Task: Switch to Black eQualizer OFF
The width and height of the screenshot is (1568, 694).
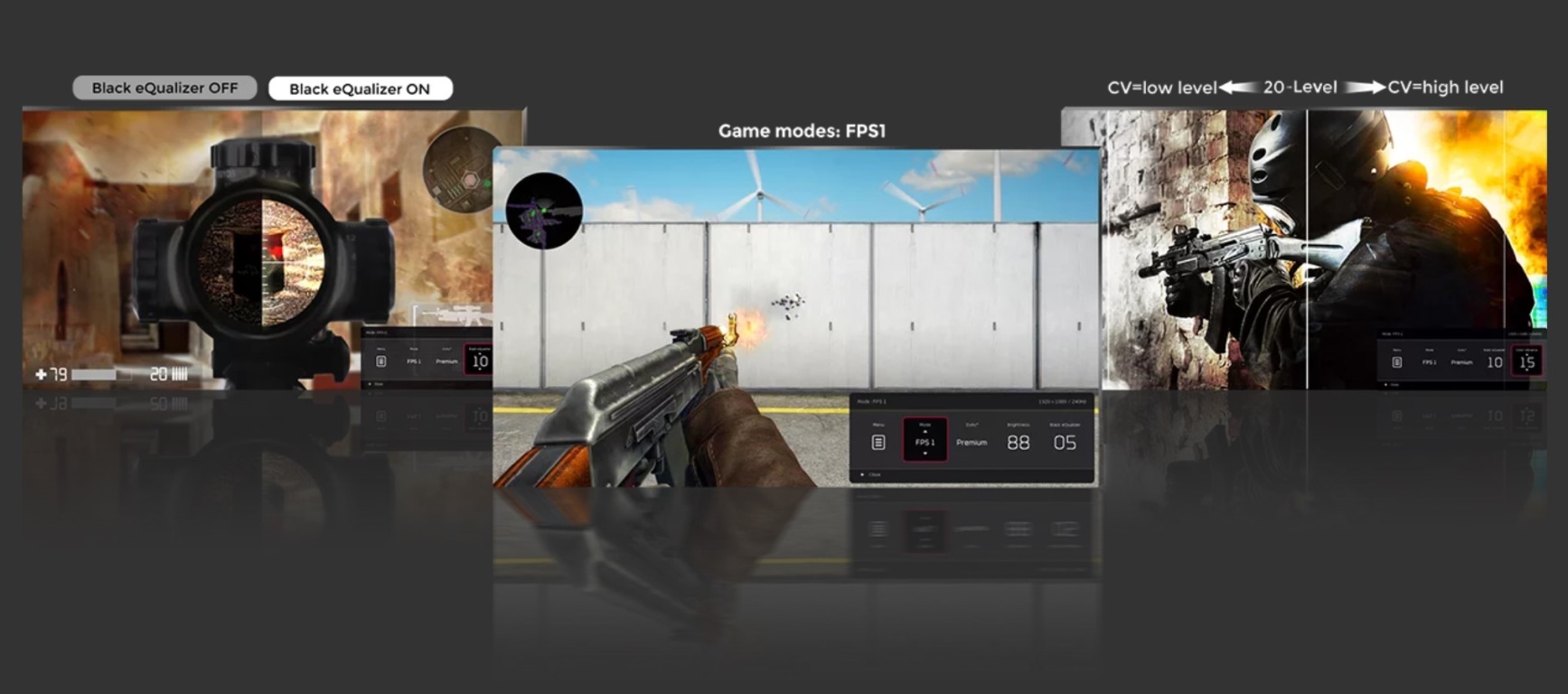Action: (163, 88)
